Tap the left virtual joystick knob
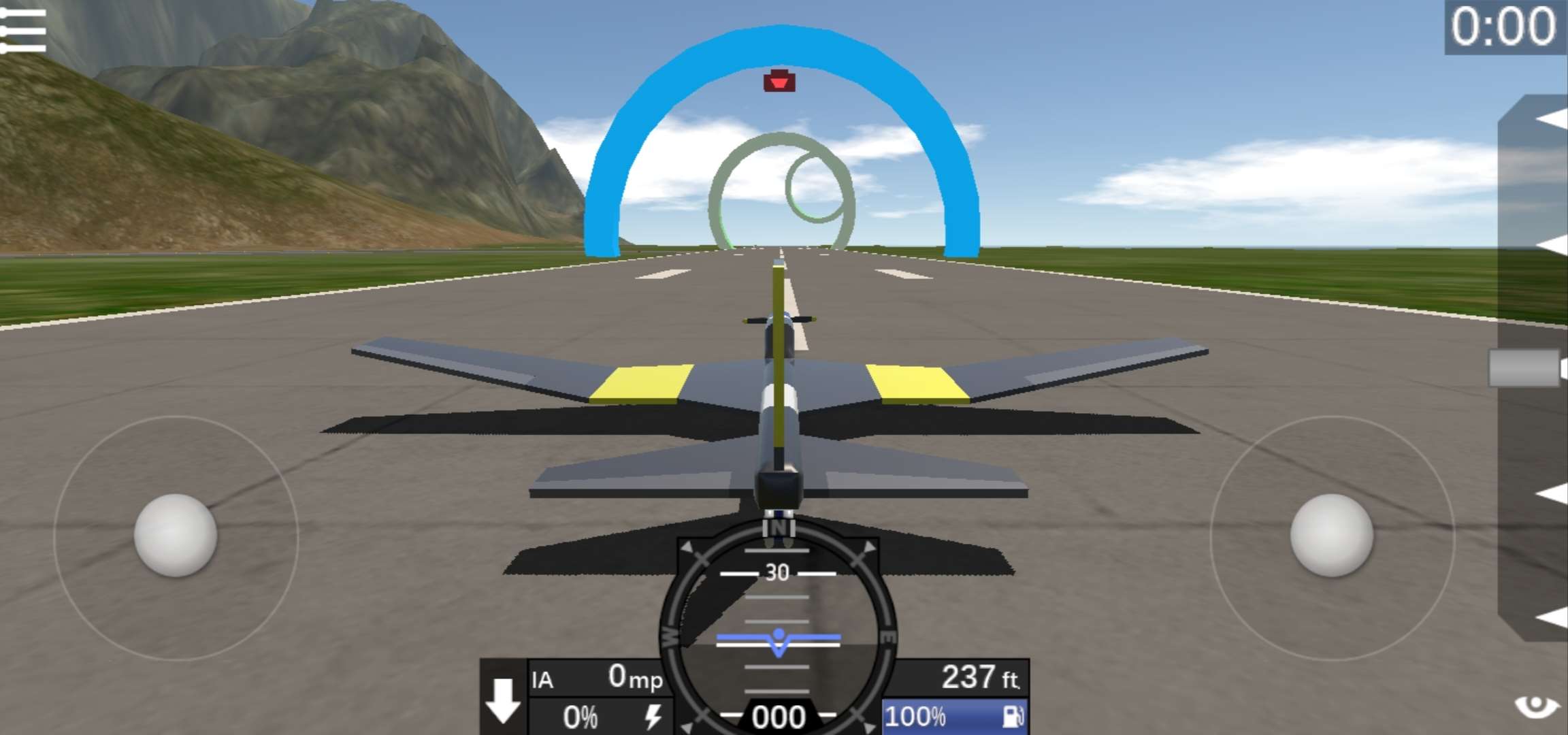The height and width of the screenshot is (735, 1568). pos(176,536)
